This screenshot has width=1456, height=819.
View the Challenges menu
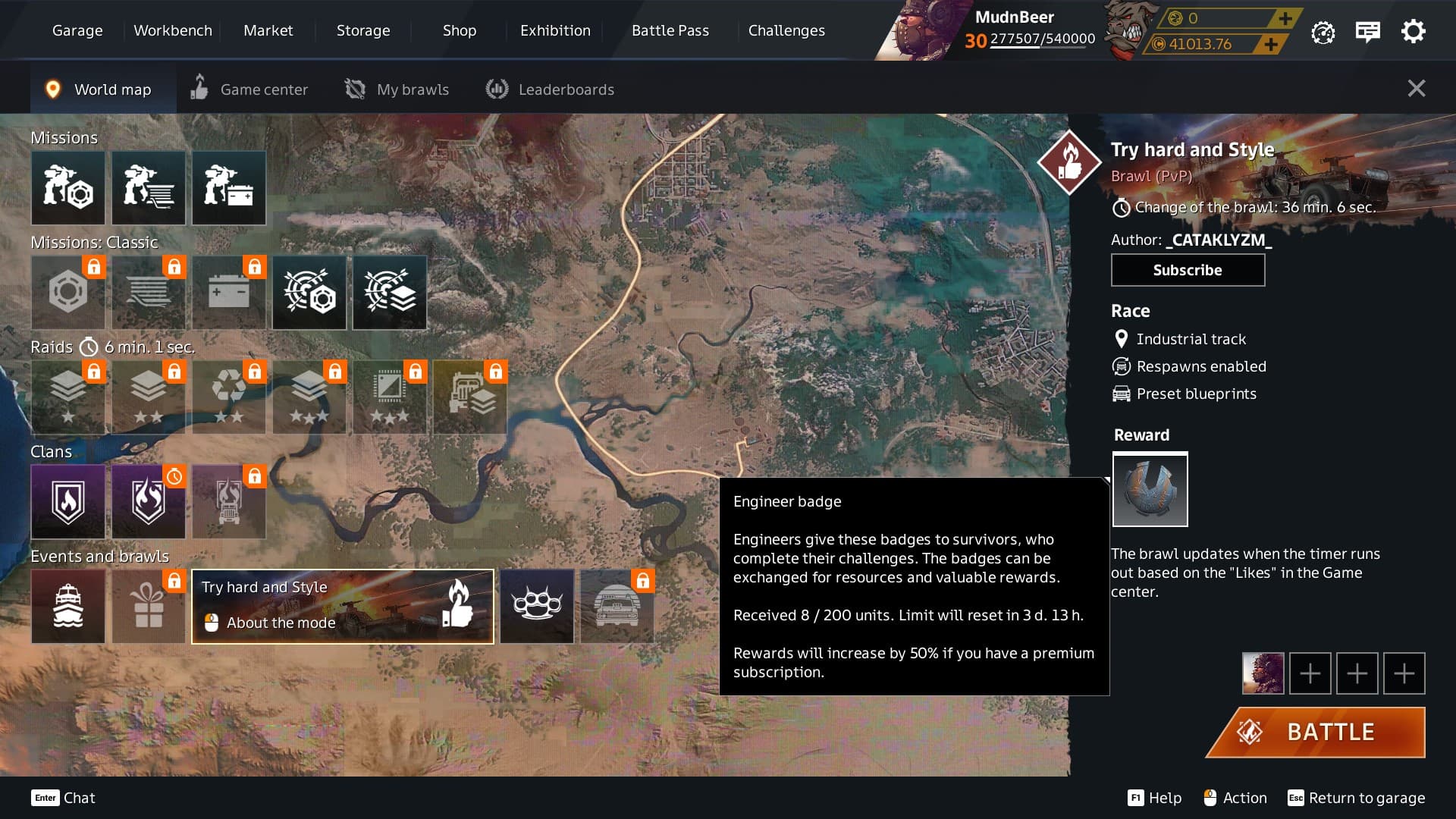click(x=786, y=30)
